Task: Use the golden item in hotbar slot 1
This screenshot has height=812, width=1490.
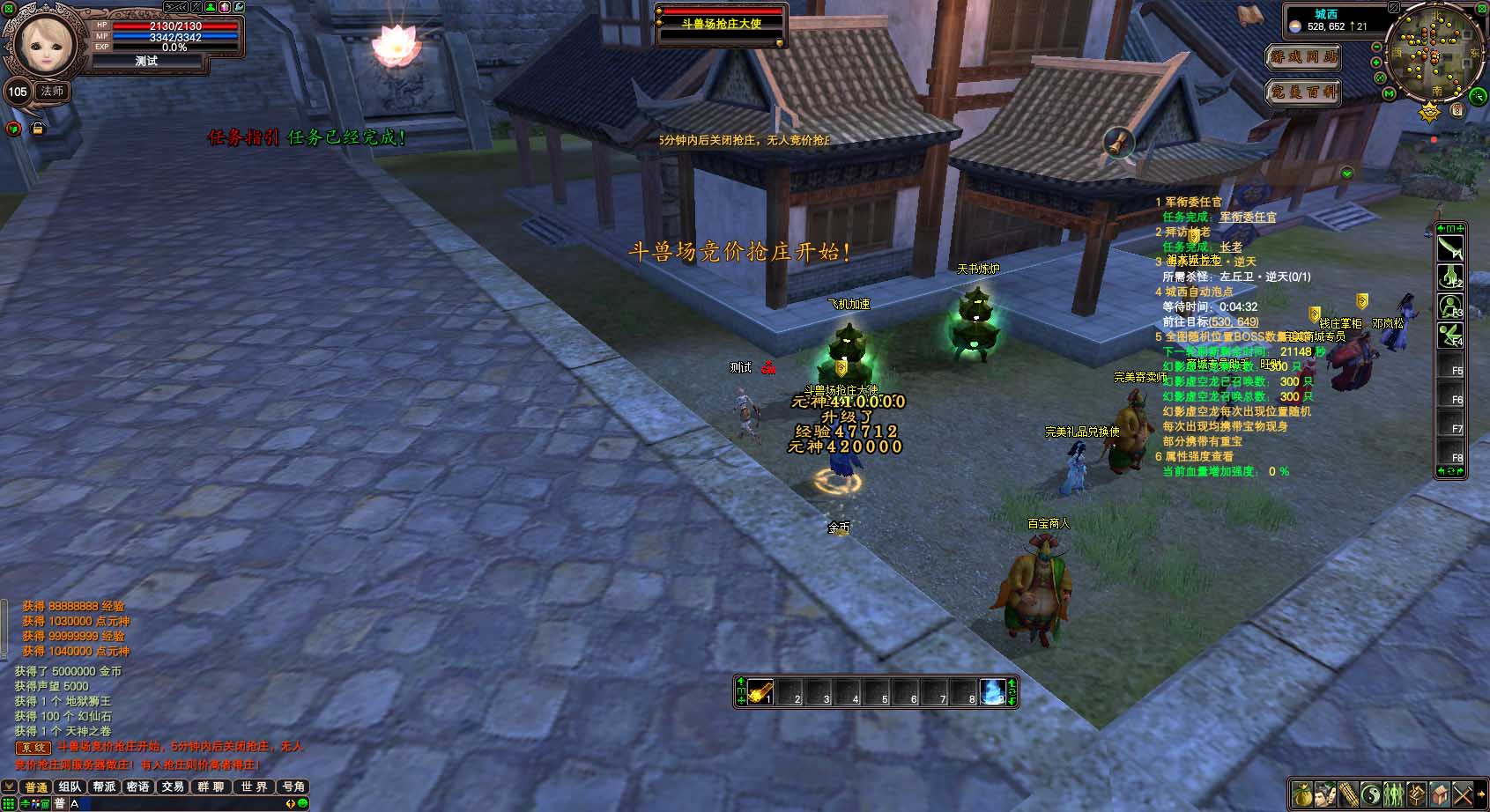Action: [x=760, y=692]
